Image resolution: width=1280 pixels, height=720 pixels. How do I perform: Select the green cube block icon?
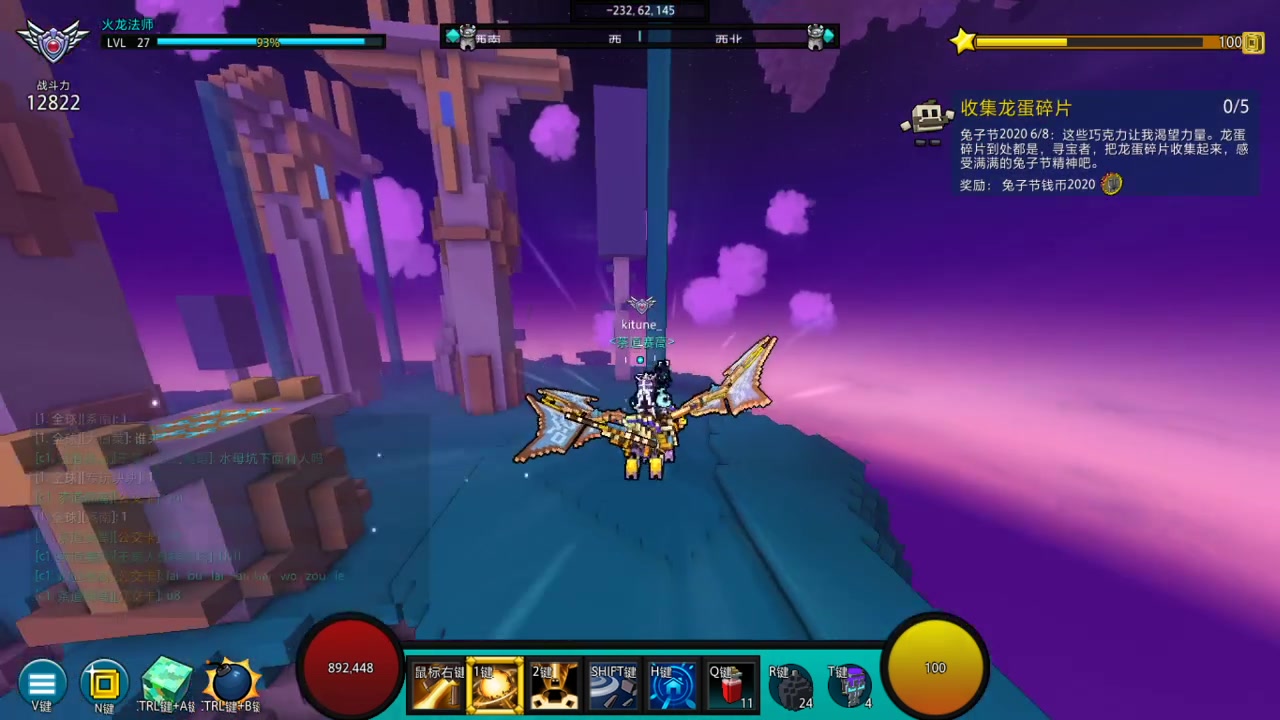coord(166,682)
